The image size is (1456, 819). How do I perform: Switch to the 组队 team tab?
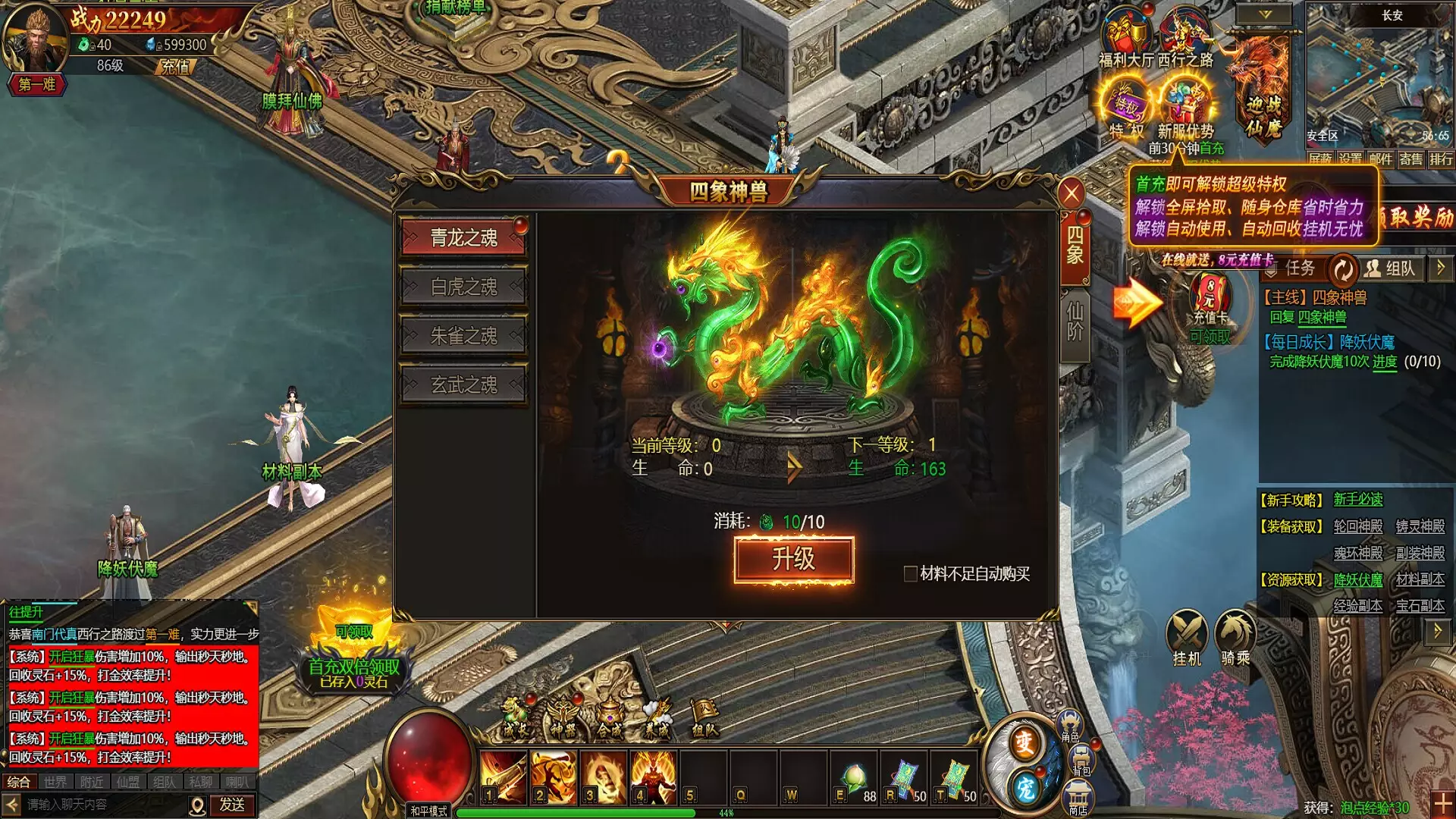click(x=1391, y=268)
